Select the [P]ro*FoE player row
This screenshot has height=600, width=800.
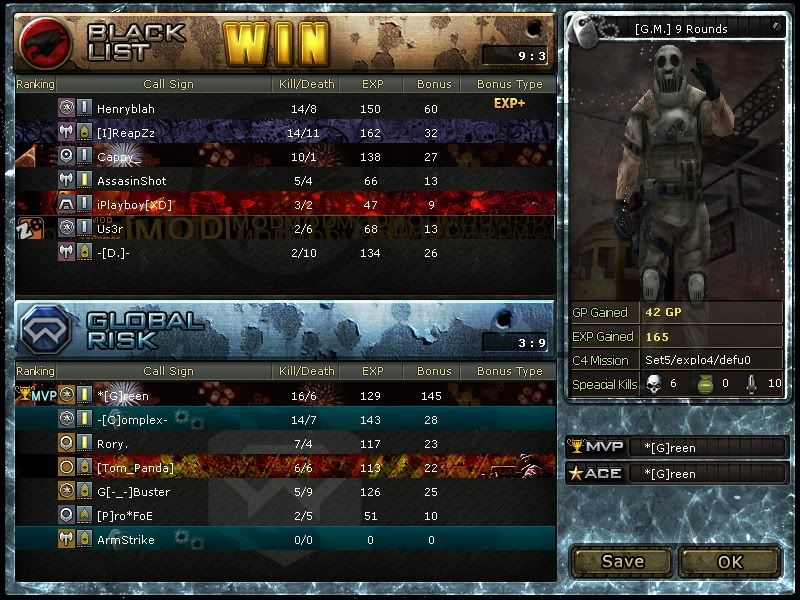pos(285,516)
